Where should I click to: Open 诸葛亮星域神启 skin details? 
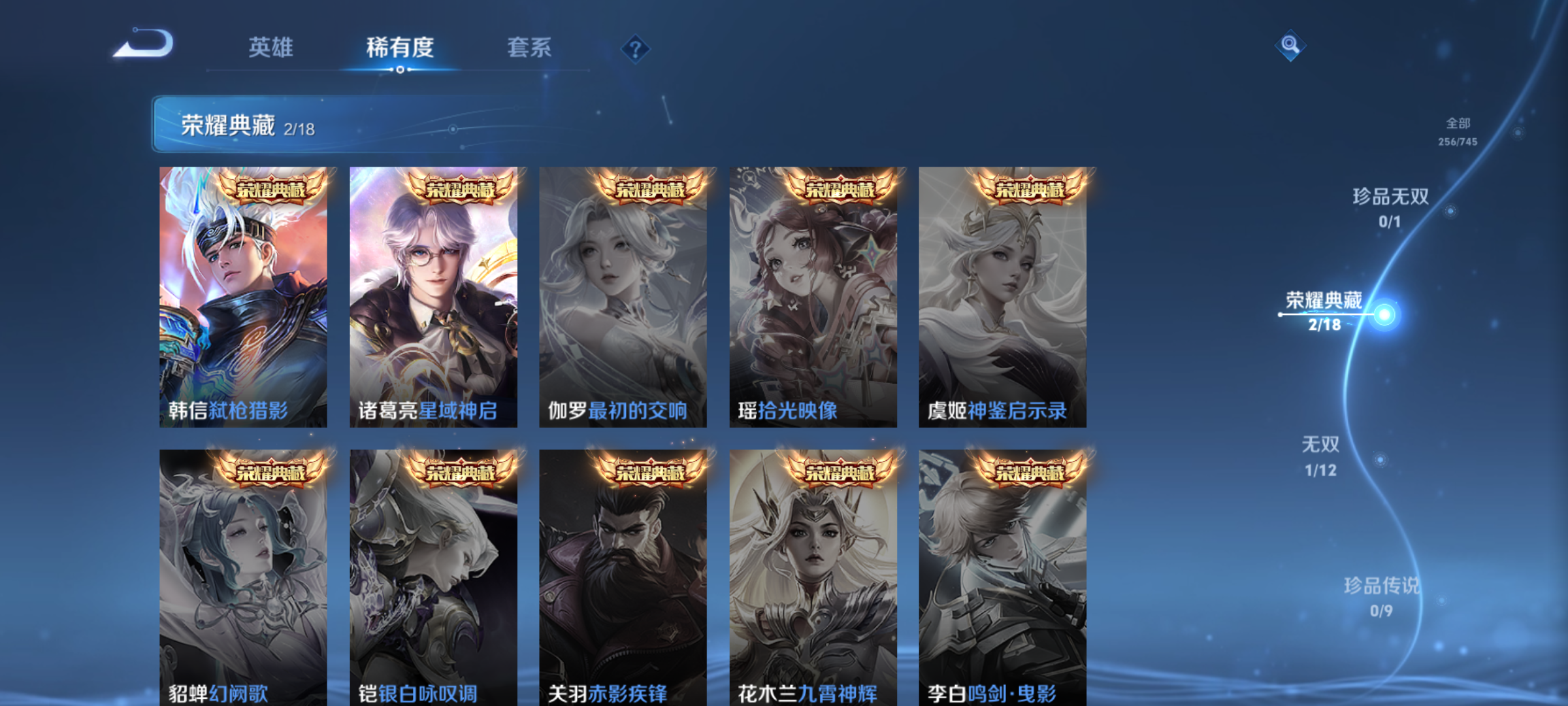click(433, 294)
